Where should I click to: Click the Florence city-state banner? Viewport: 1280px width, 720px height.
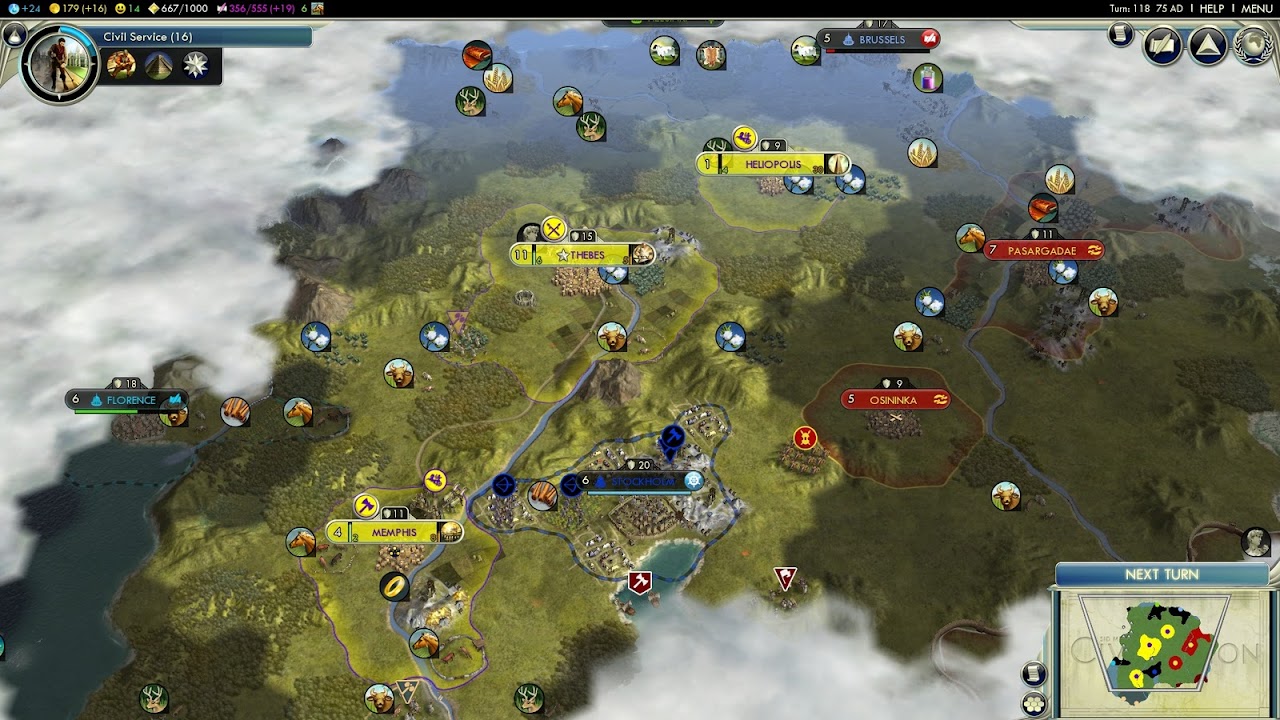pyautogui.click(x=129, y=400)
